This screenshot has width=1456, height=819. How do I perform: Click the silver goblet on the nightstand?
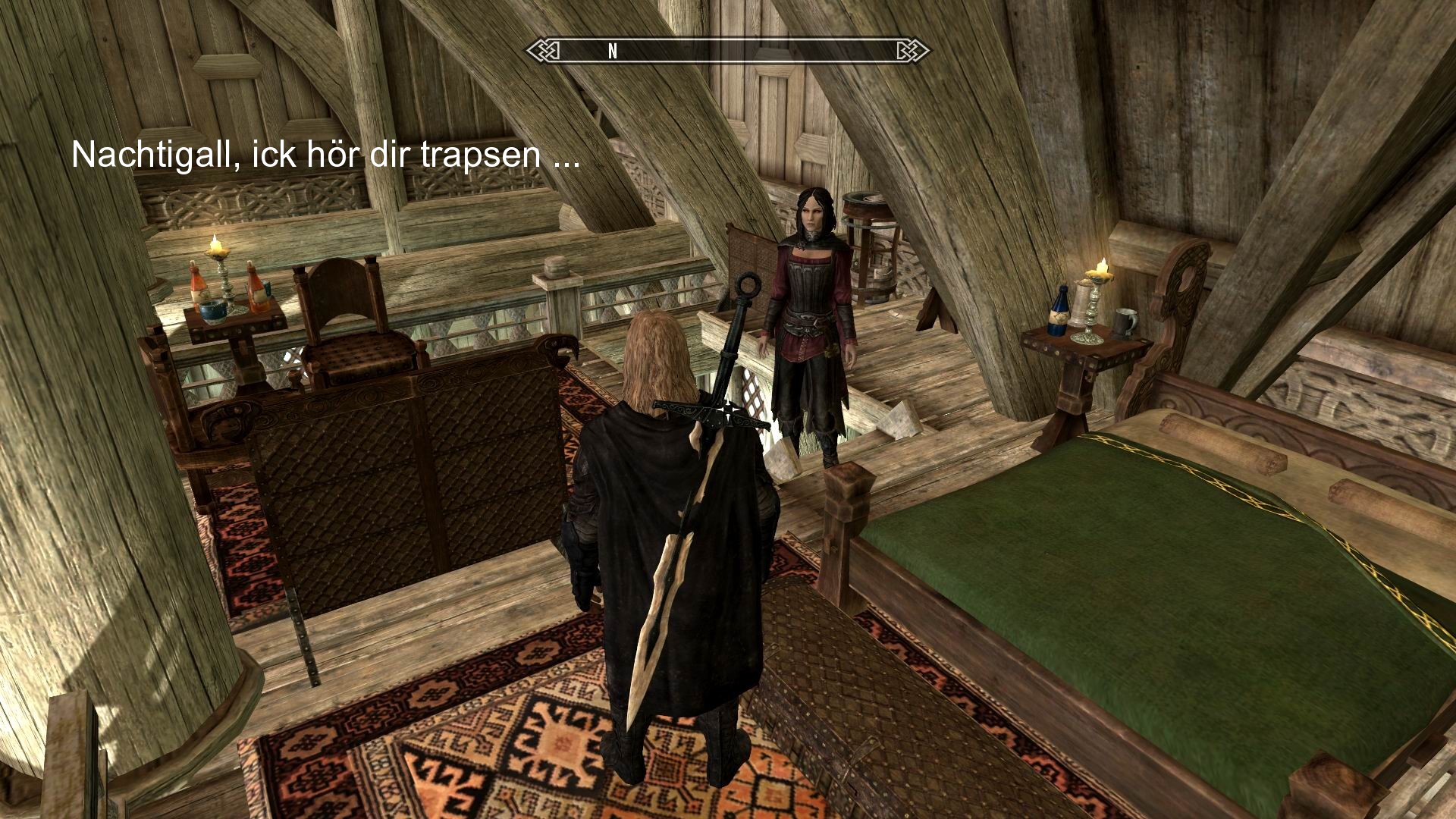pyautogui.click(x=1078, y=303)
